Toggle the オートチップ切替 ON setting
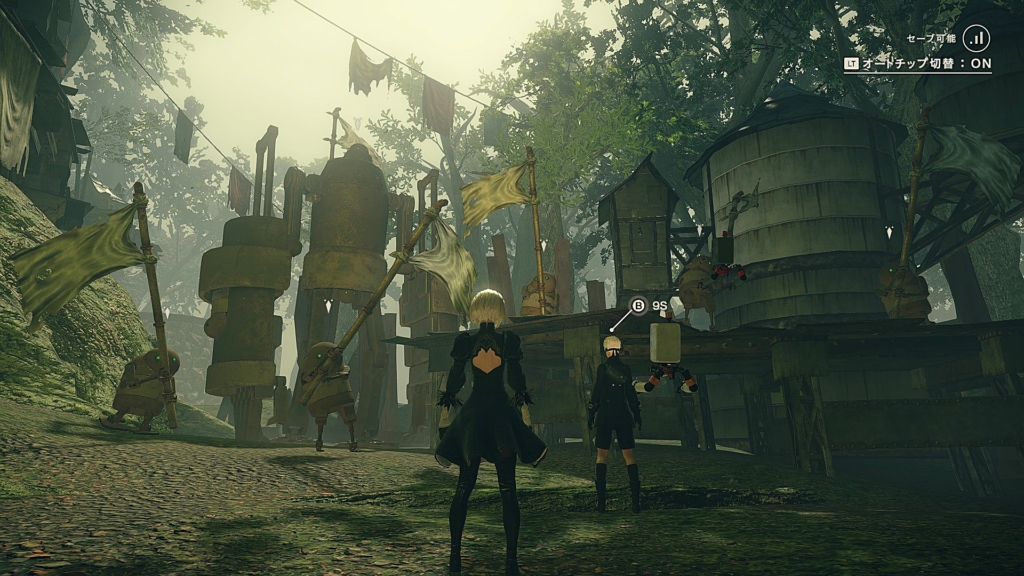Screen dimensions: 1024x576 [x=918, y=63]
